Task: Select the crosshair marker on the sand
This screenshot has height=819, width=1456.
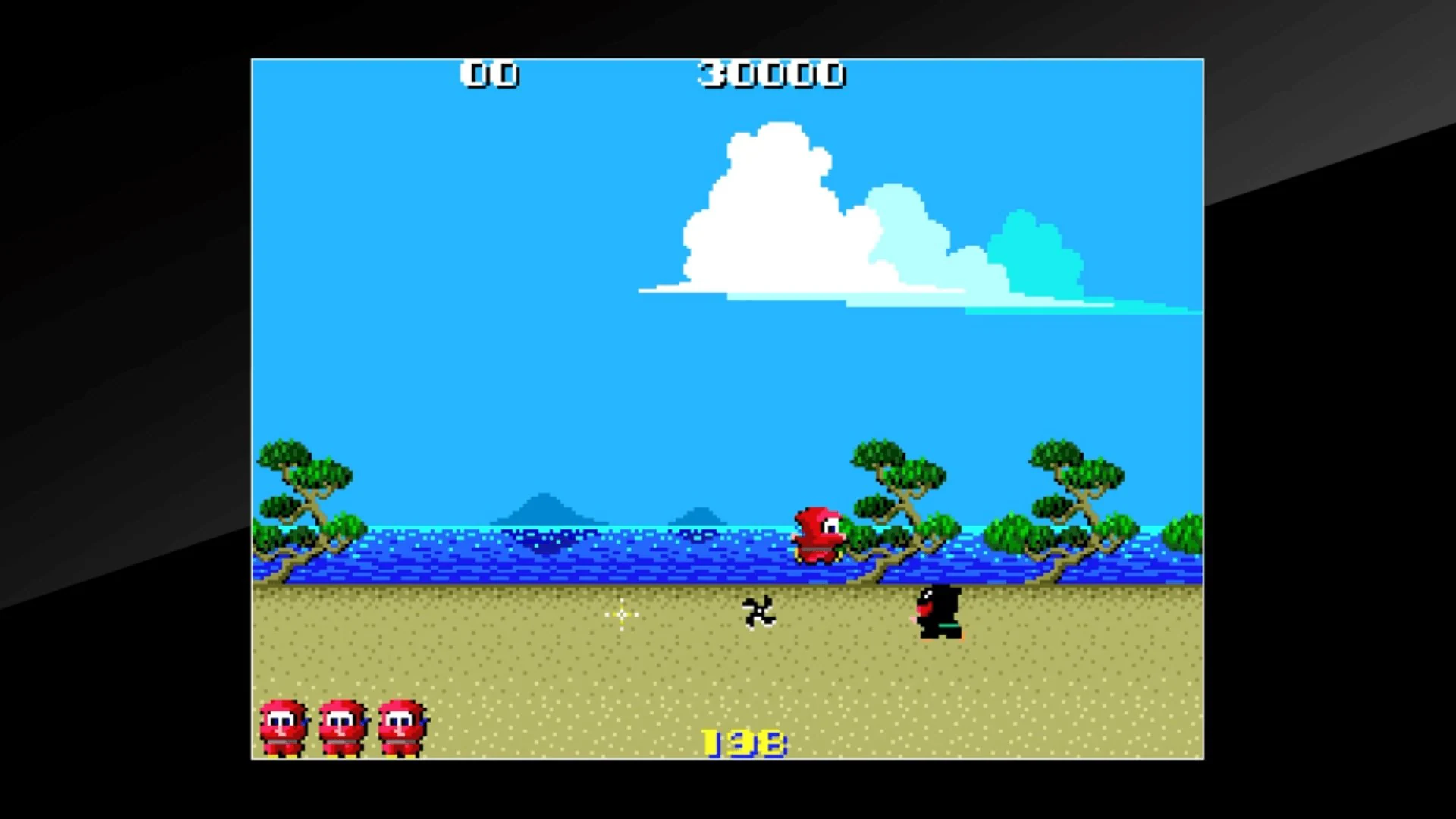Action: pos(620,614)
